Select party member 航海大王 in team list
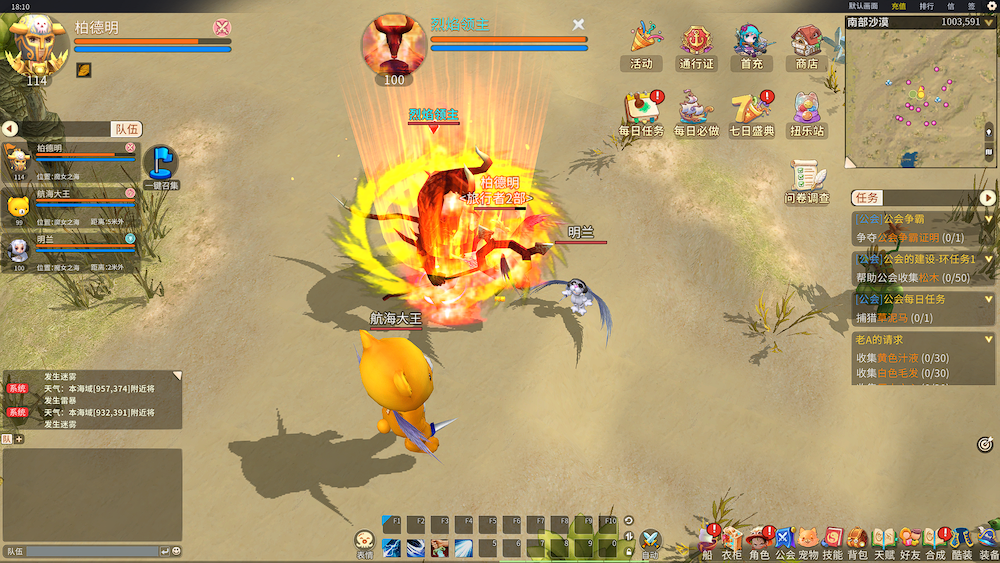This screenshot has width=1000, height=563. click(x=70, y=204)
